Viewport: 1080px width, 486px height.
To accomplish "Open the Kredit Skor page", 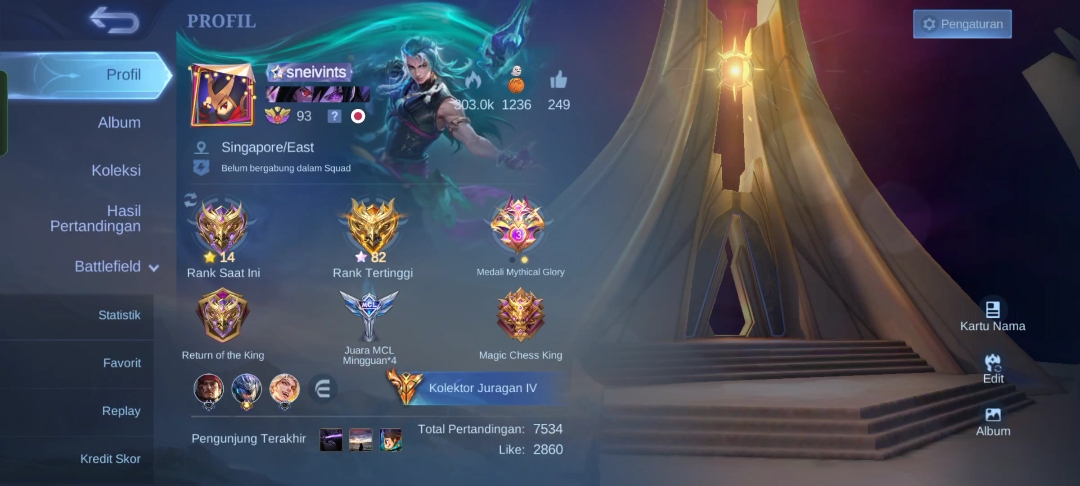I will [x=110, y=459].
